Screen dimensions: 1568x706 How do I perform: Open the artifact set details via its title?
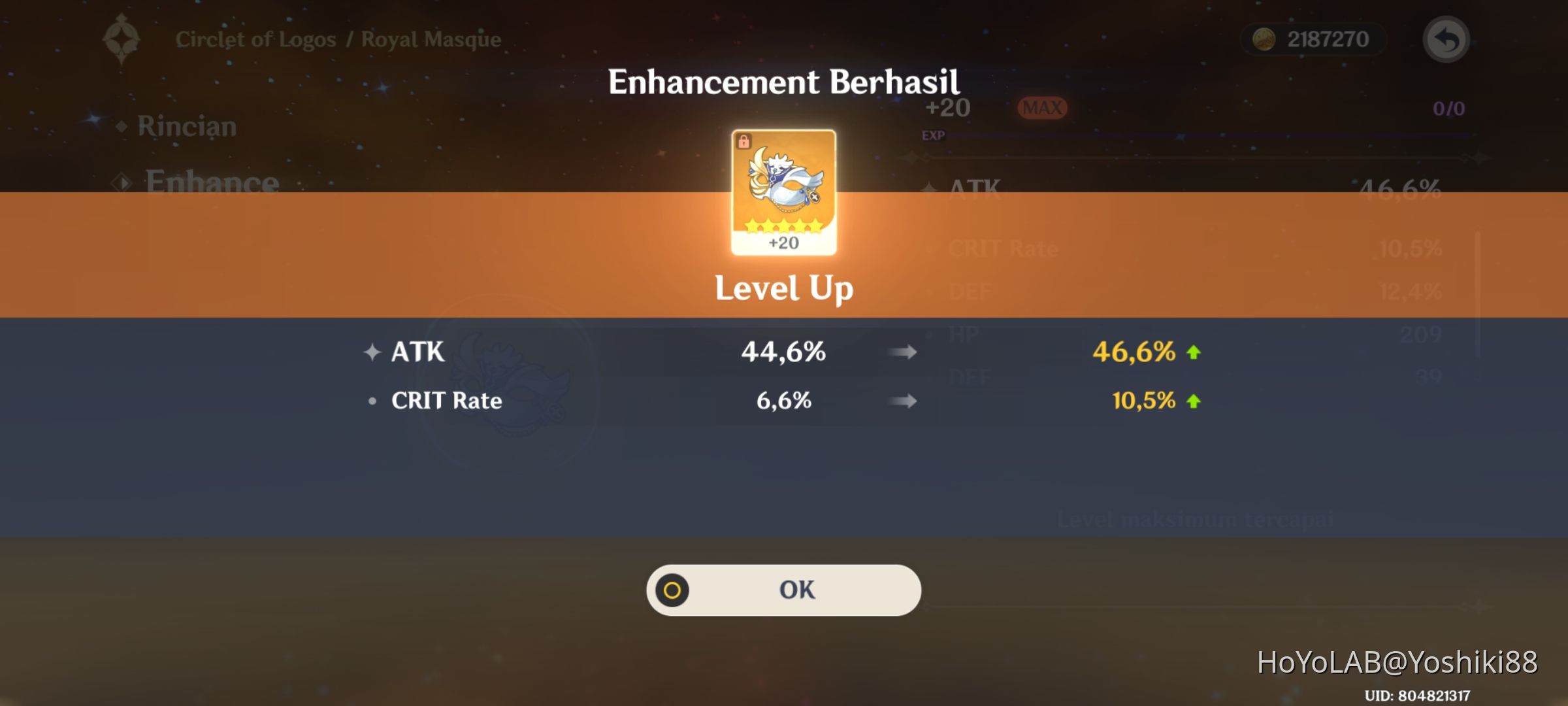pos(338,39)
